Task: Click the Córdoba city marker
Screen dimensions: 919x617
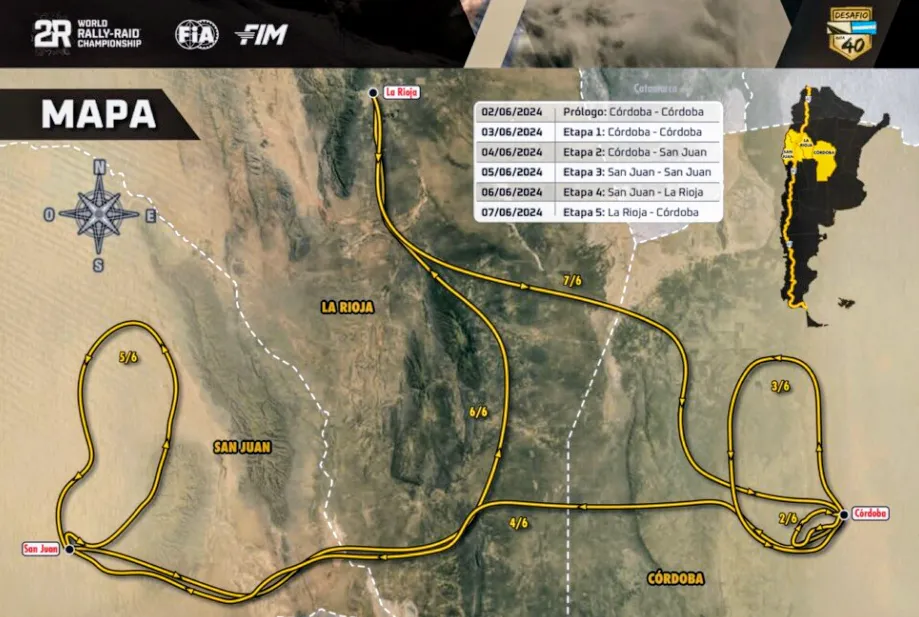Action: click(845, 514)
